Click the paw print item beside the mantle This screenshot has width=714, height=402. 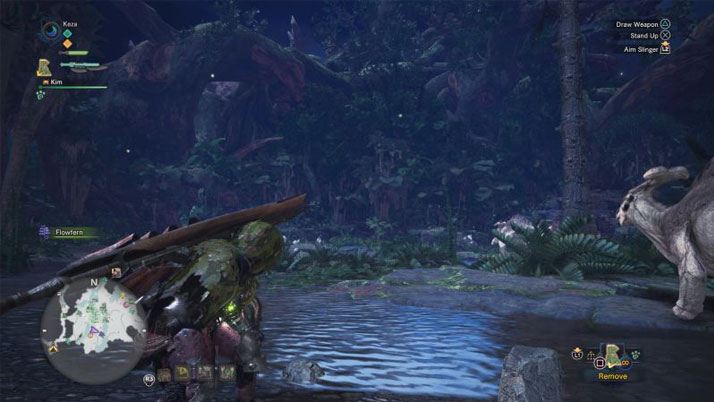[635, 353]
